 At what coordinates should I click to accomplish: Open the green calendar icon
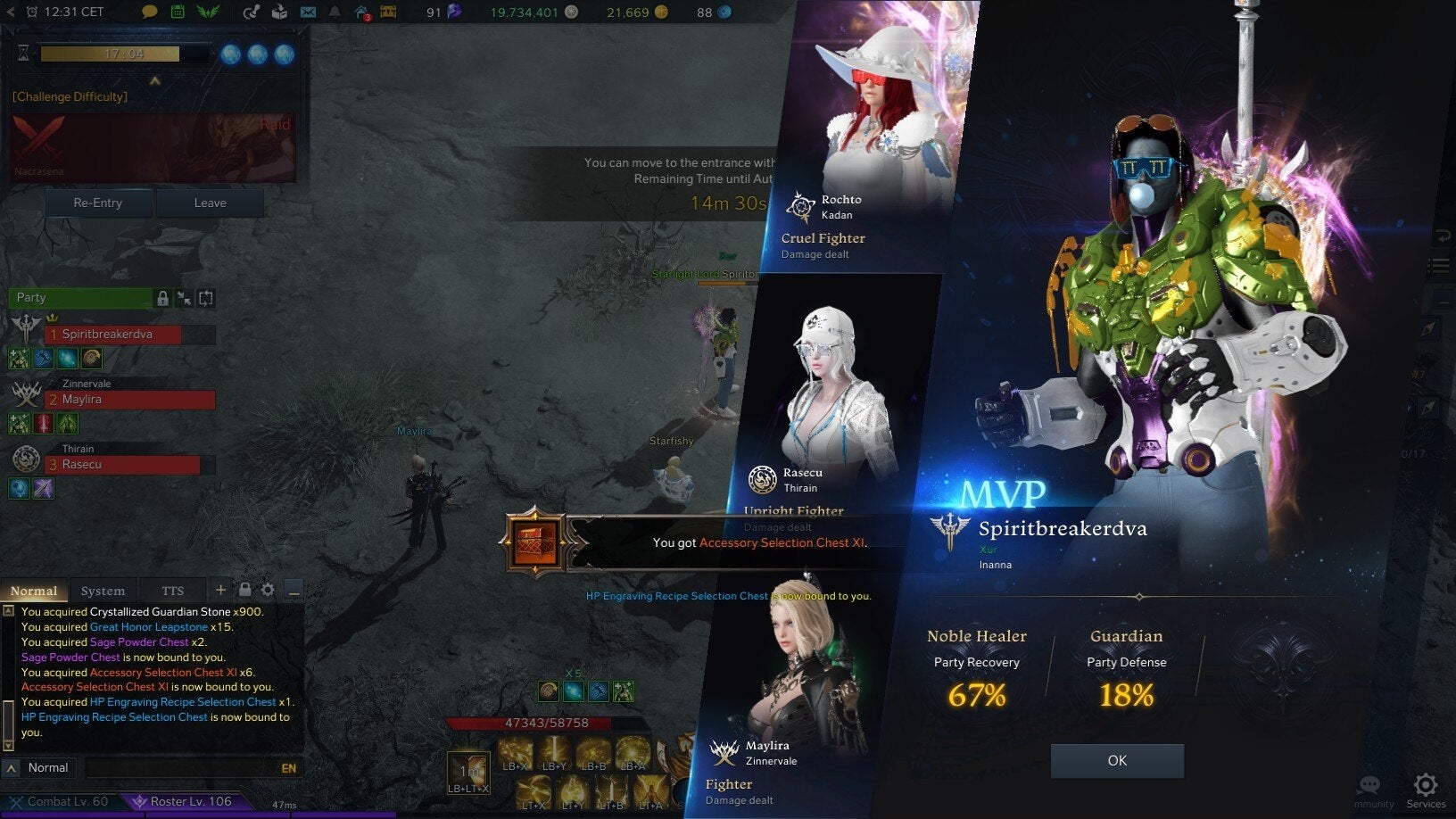[x=178, y=12]
